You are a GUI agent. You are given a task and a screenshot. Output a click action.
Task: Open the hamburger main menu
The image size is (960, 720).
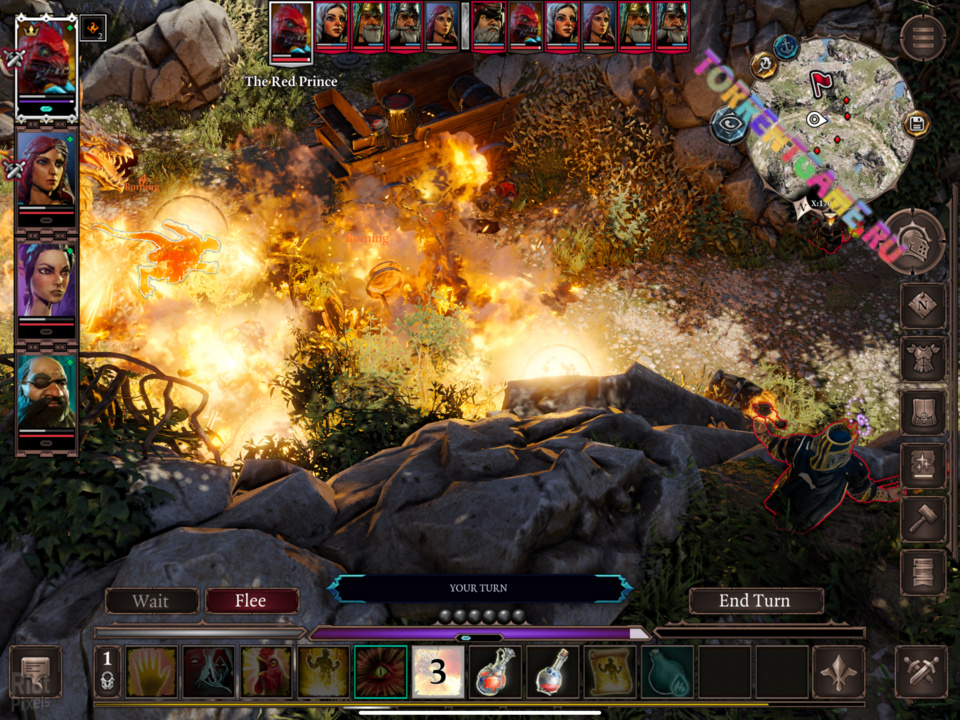[x=922, y=39]
